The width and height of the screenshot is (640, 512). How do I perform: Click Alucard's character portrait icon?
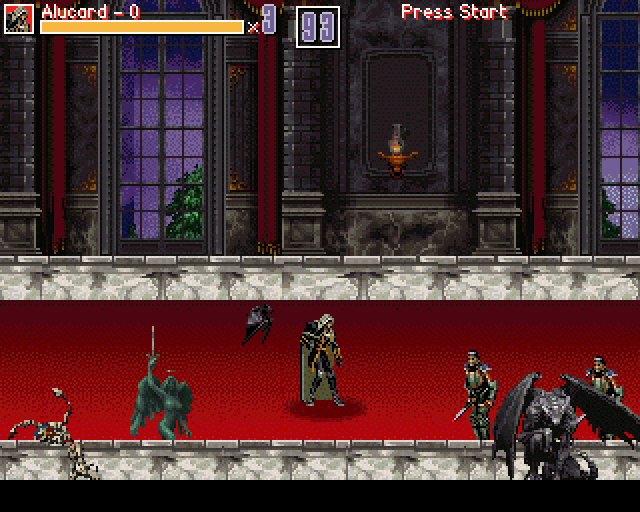19,19
